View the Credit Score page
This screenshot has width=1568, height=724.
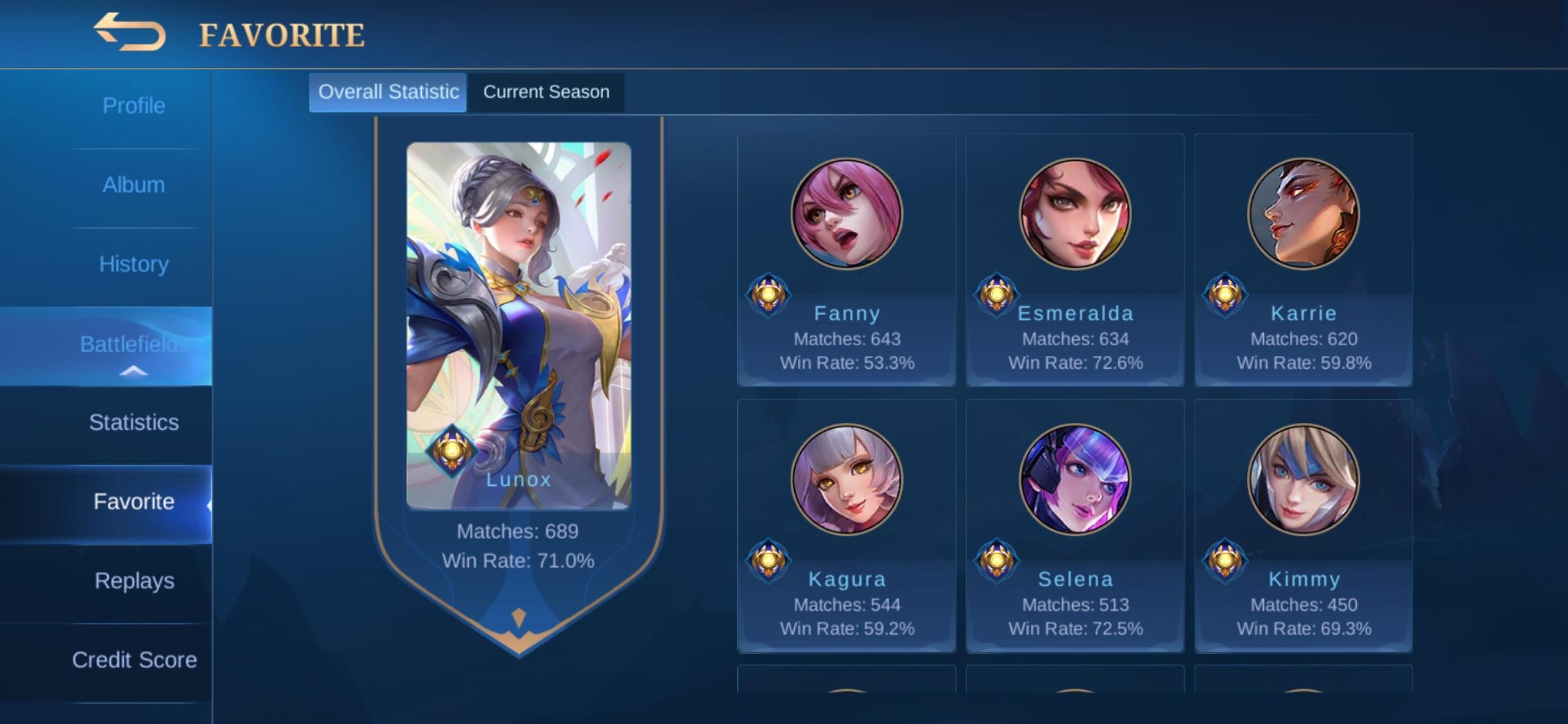coord(133,660)
